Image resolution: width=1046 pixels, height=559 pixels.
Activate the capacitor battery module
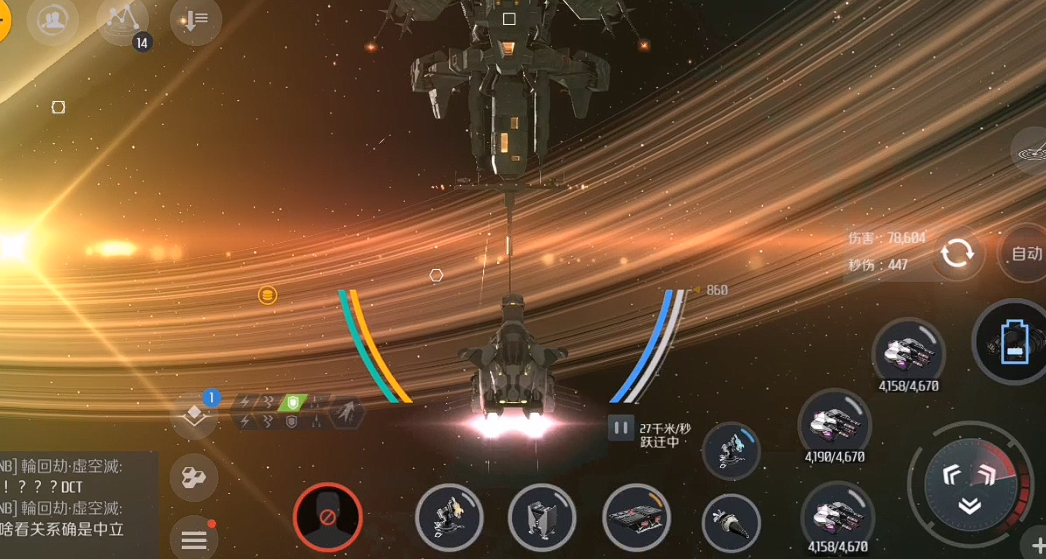pyautogui.click(x=1014, y=342)
